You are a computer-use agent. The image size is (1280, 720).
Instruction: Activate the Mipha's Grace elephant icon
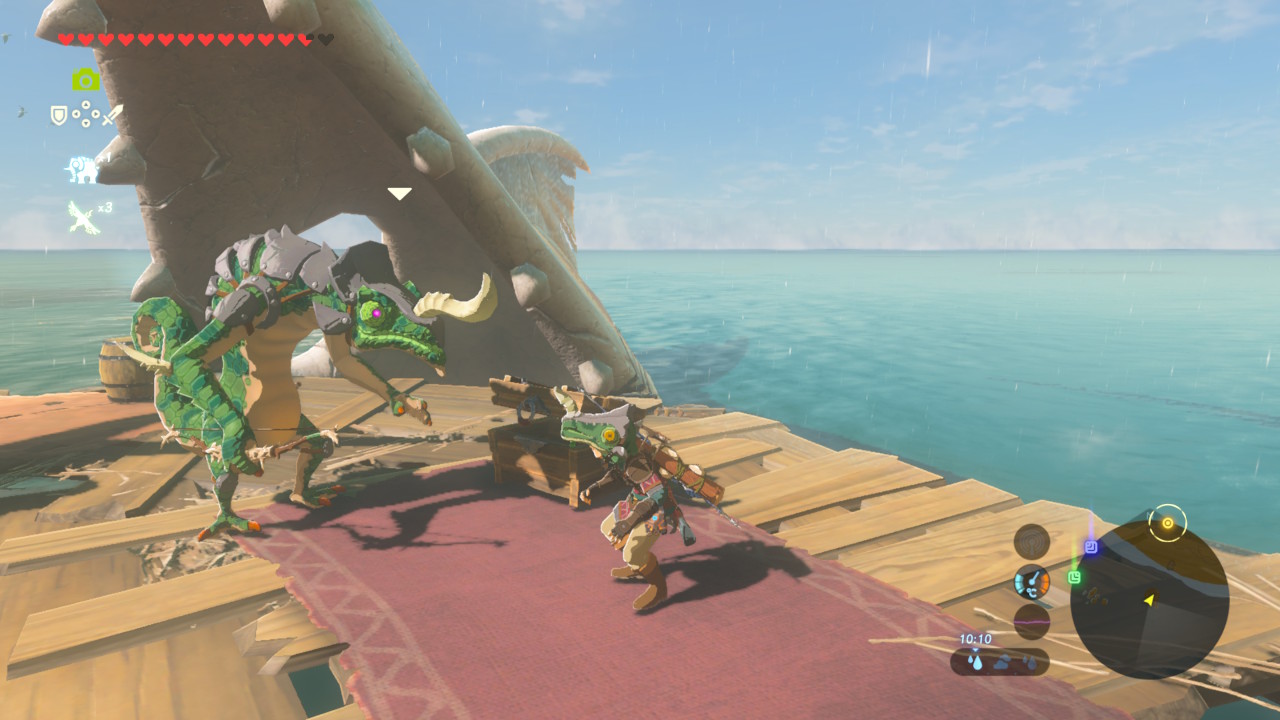coord(82,169)
